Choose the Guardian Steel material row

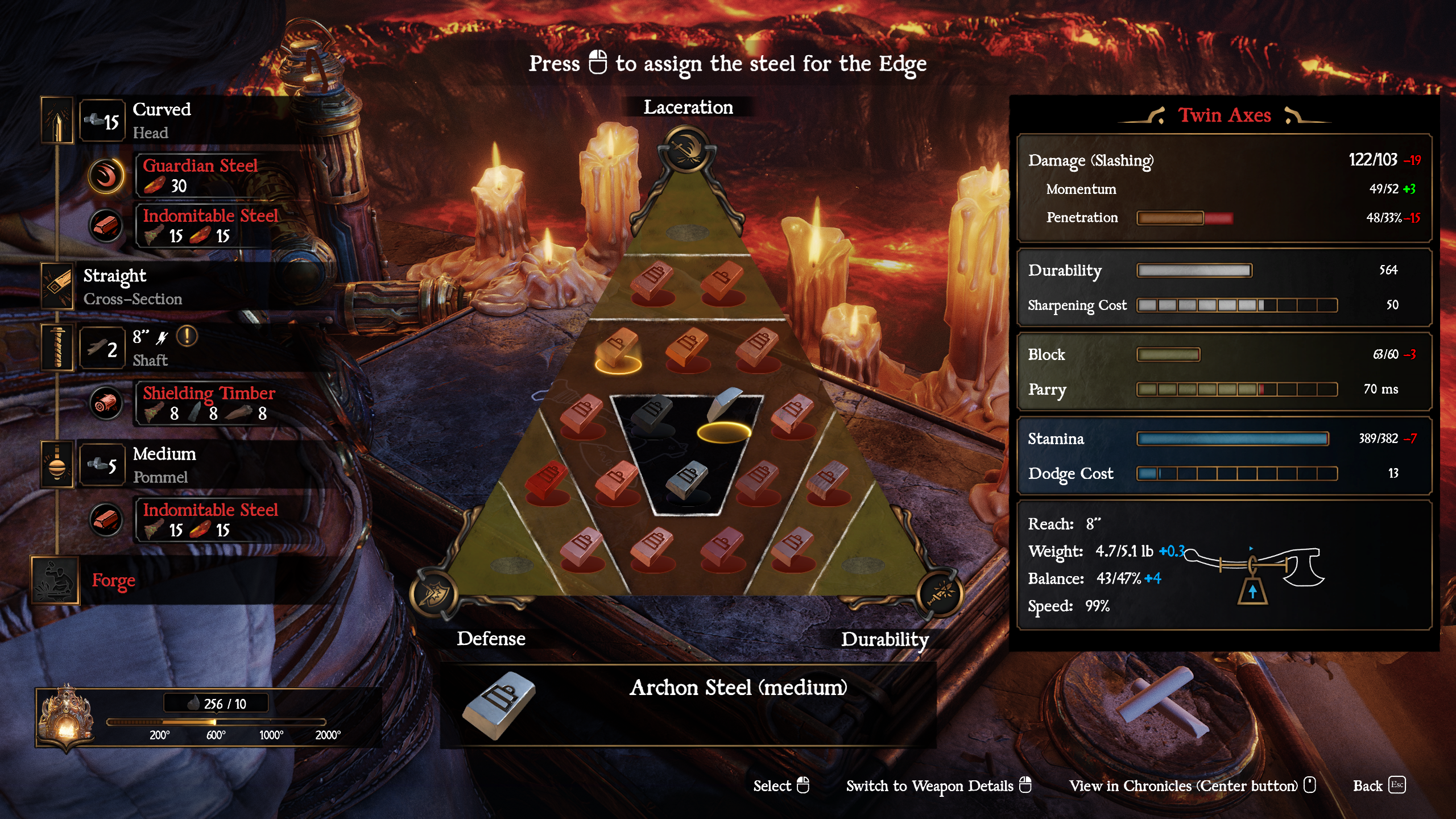coord(200,175)
